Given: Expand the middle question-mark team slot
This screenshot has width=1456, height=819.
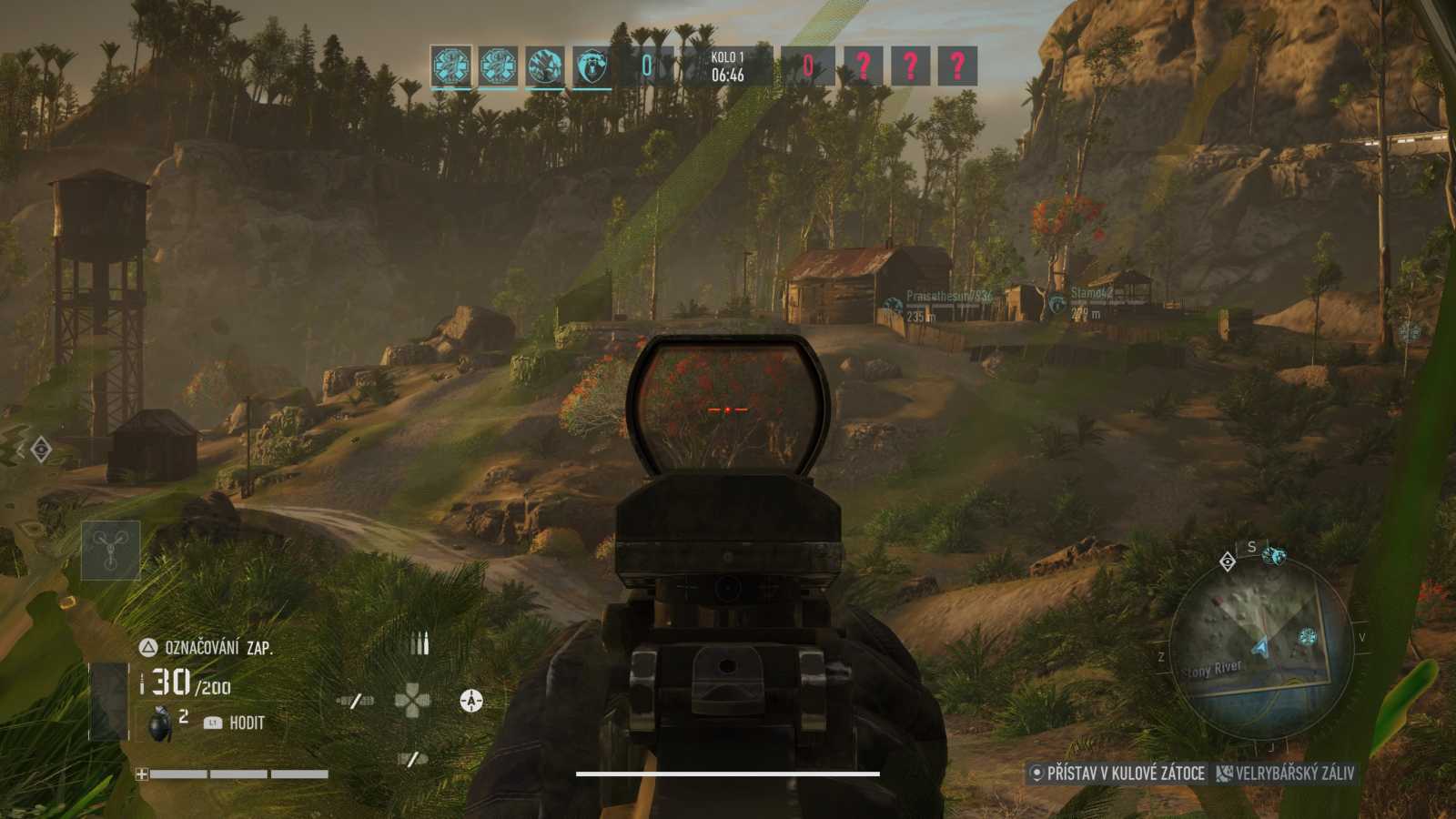Looking at the screenshot, I should click(x=911, y=65).
